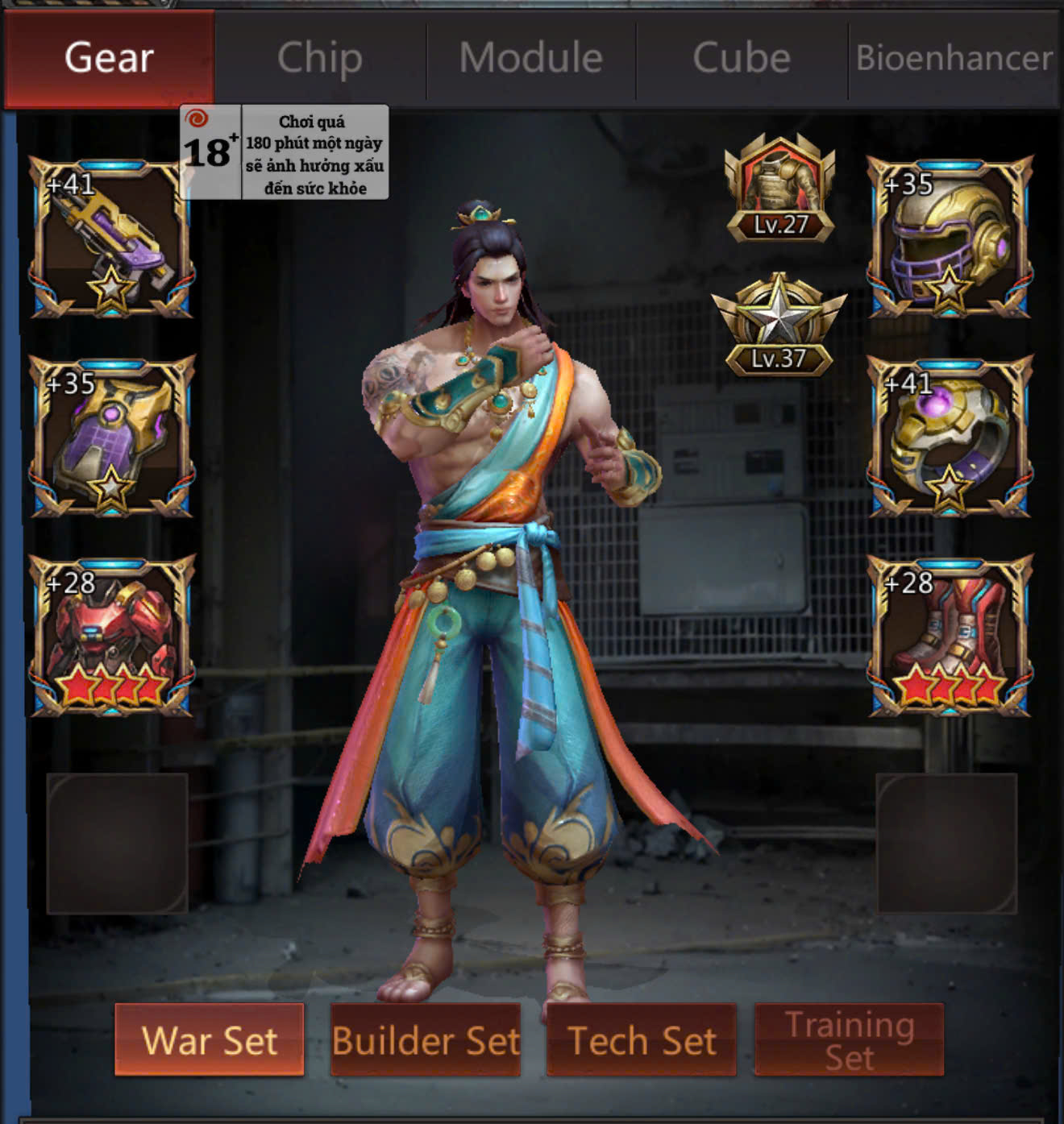1064x1124 pixels.
Task: Open the Chip tab
Action: pos(320,58)
